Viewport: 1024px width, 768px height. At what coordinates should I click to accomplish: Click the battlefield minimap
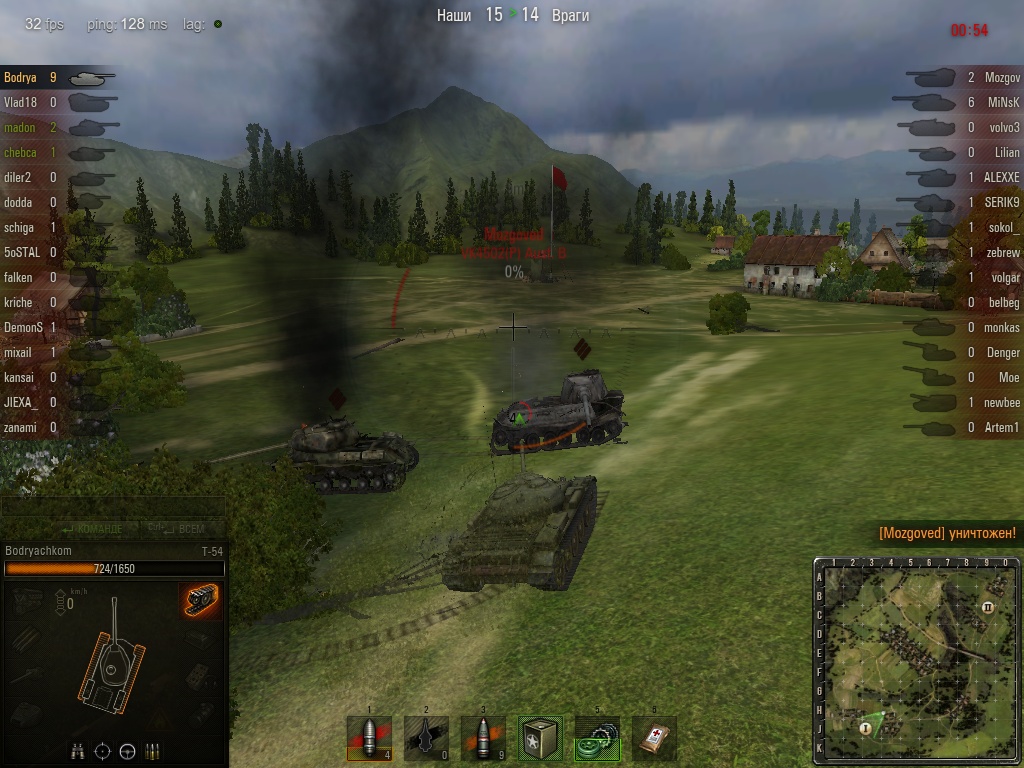[x=917, y=660]
